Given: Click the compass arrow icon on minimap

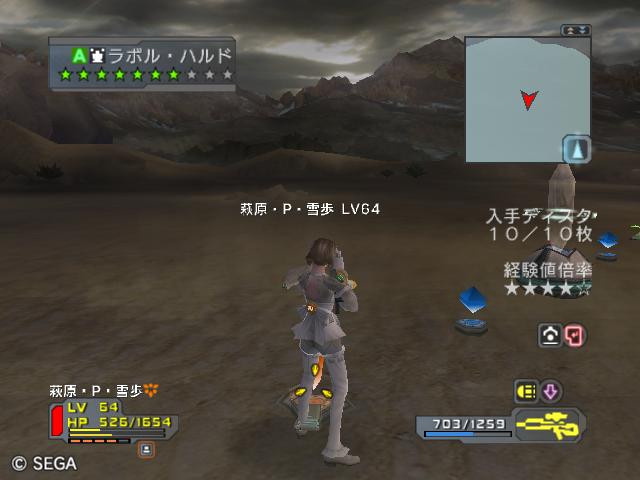Looking at the screenshot, I should [577, 150].
